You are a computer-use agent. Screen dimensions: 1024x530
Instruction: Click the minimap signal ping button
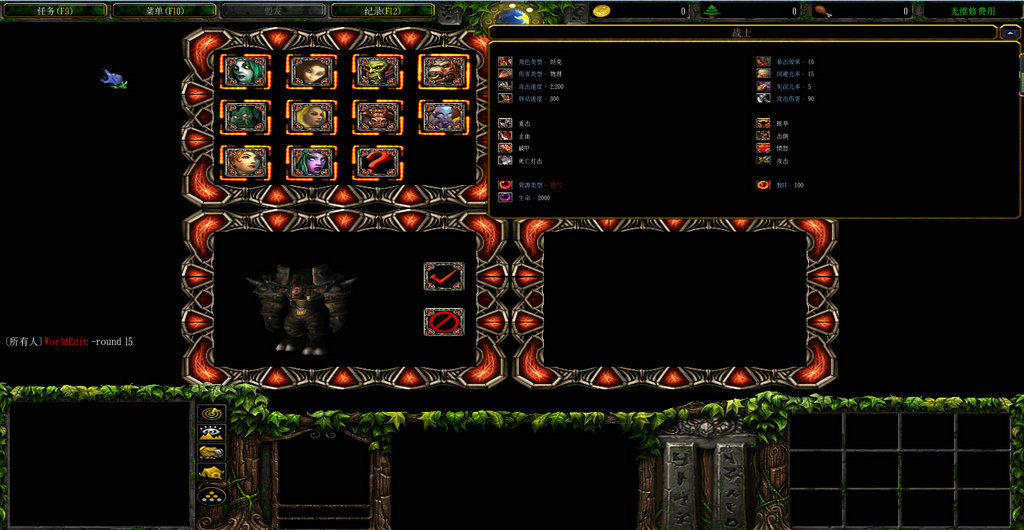pos(212,413)
